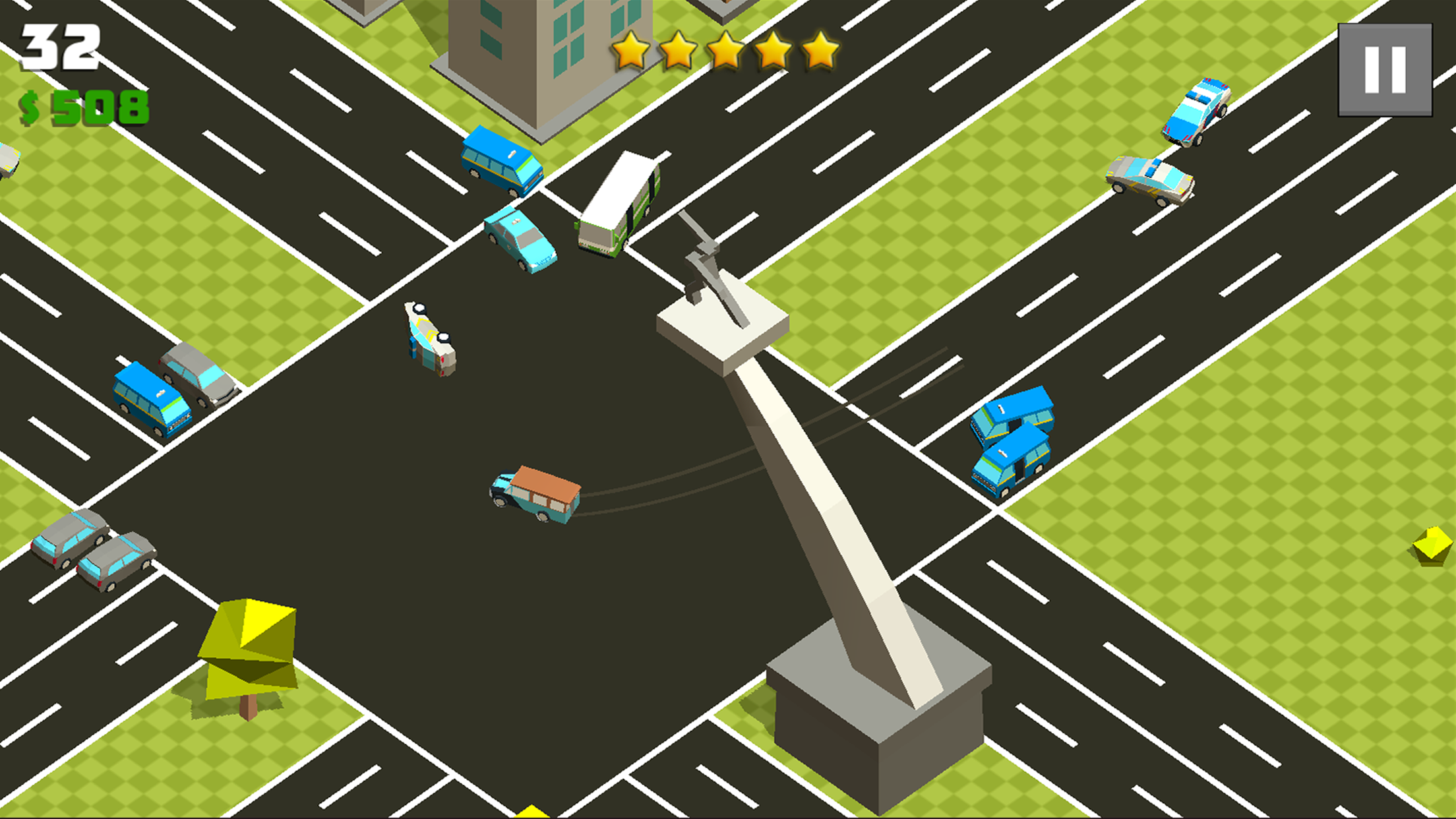Click the money amount $508 display
This screenshot has width=1456, height=819.
tap(82, 107)
